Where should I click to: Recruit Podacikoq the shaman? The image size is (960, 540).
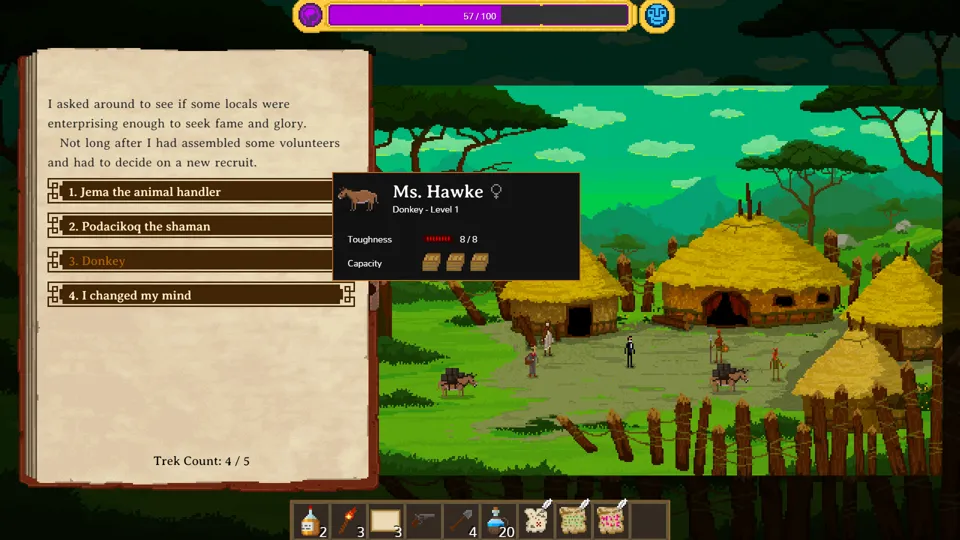point(200,226)
